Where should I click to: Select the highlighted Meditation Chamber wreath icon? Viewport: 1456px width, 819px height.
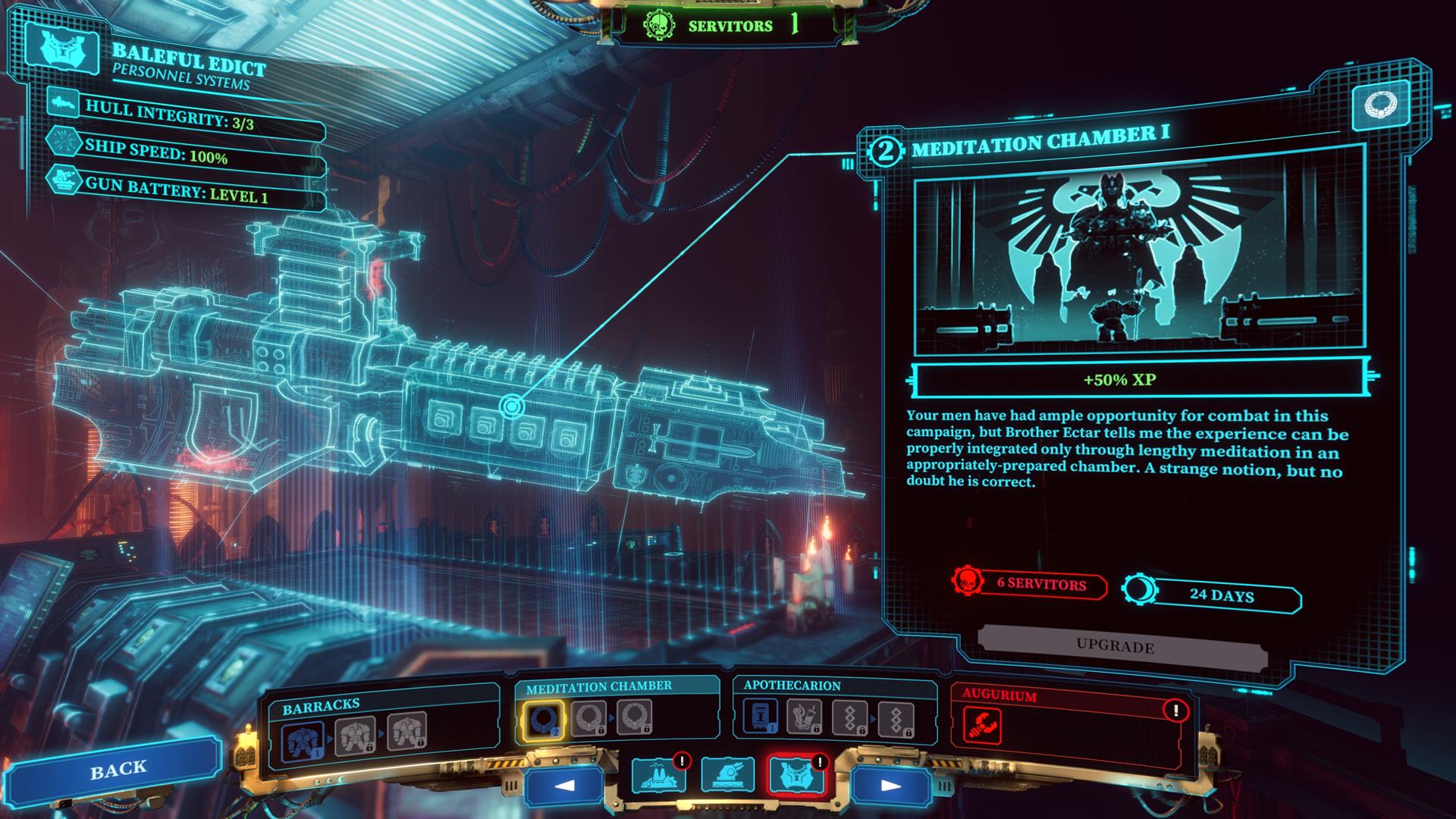pyautogui.click(x=541, y=719)
